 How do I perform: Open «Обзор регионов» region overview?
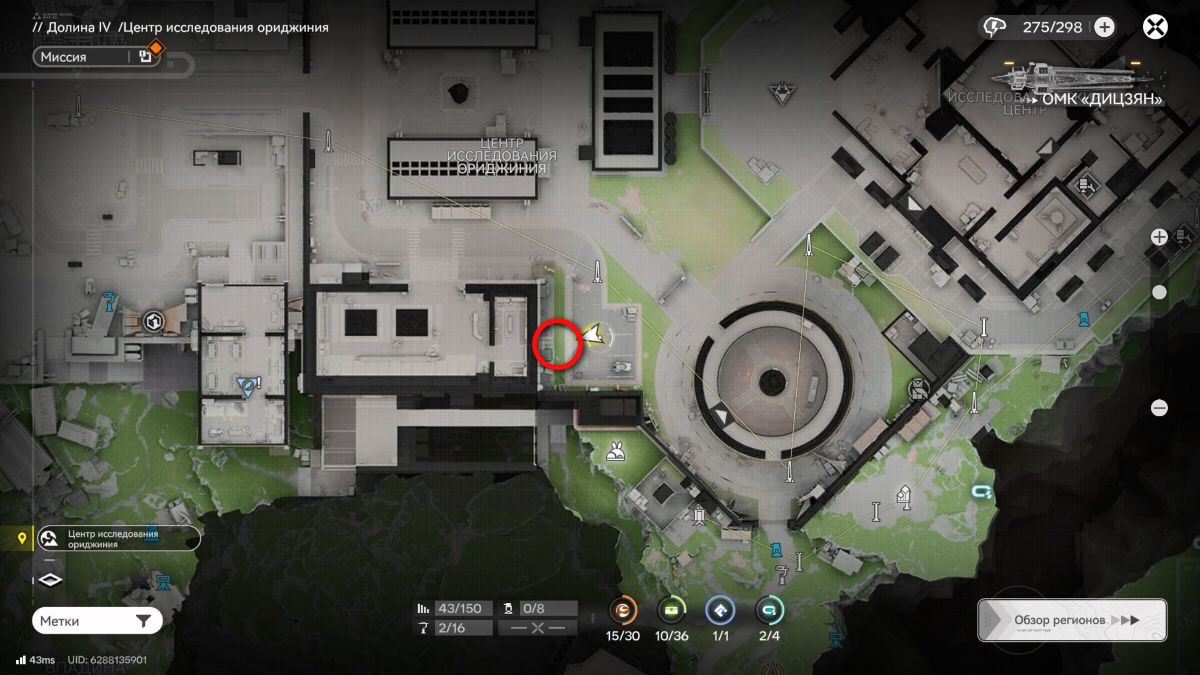1071,620
